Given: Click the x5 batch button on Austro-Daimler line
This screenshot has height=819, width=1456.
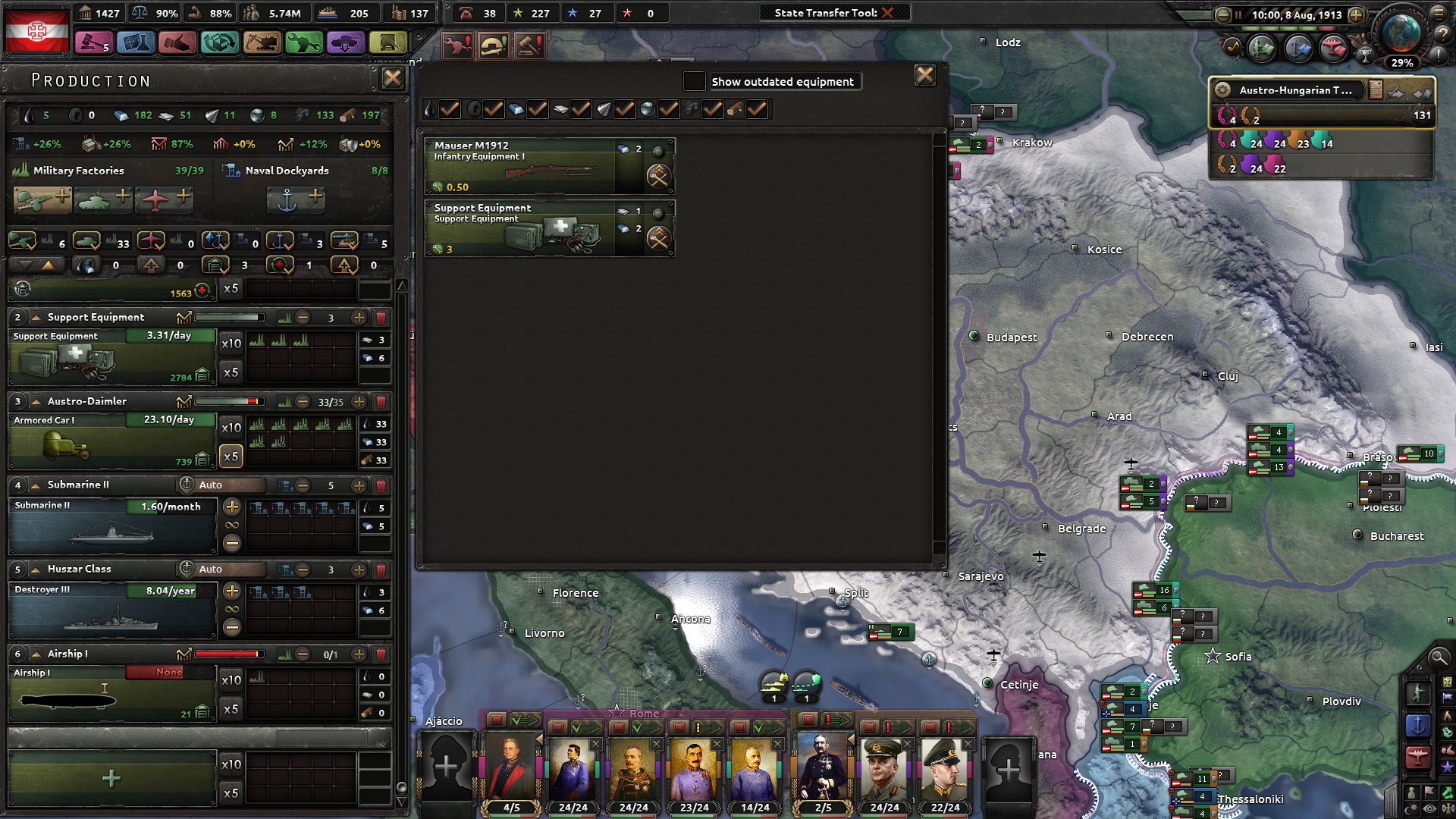Looking at the screenshot, I should pos(231,456).
